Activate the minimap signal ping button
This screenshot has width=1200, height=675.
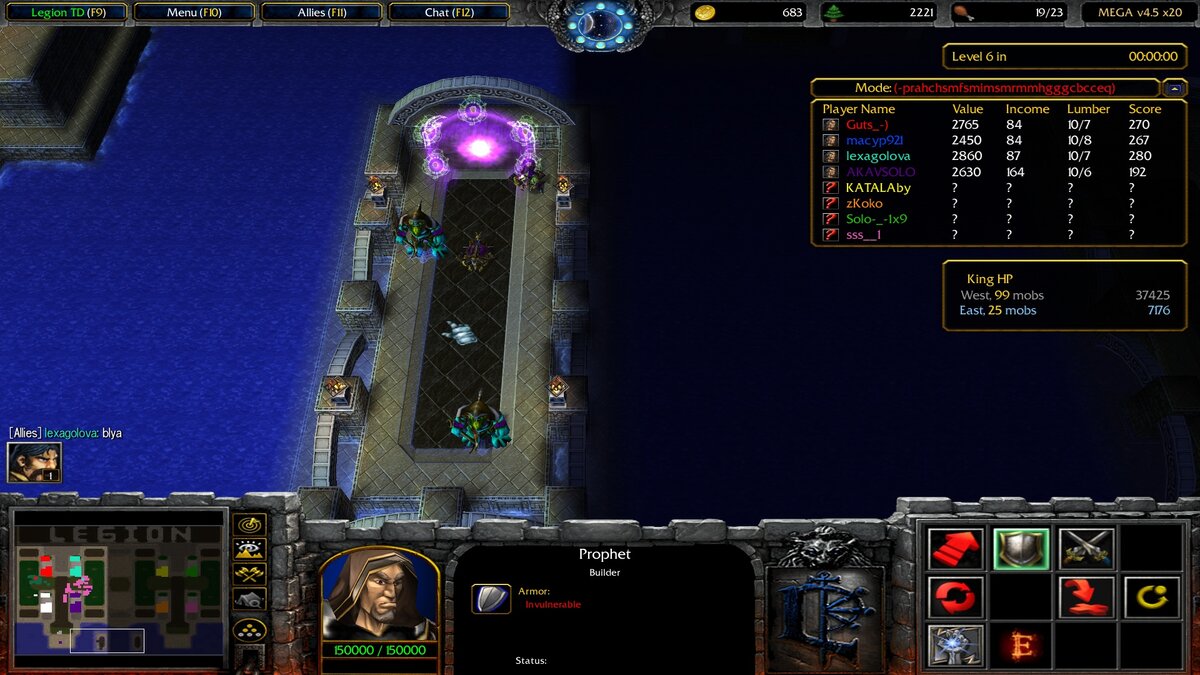[x=249, y=524]
